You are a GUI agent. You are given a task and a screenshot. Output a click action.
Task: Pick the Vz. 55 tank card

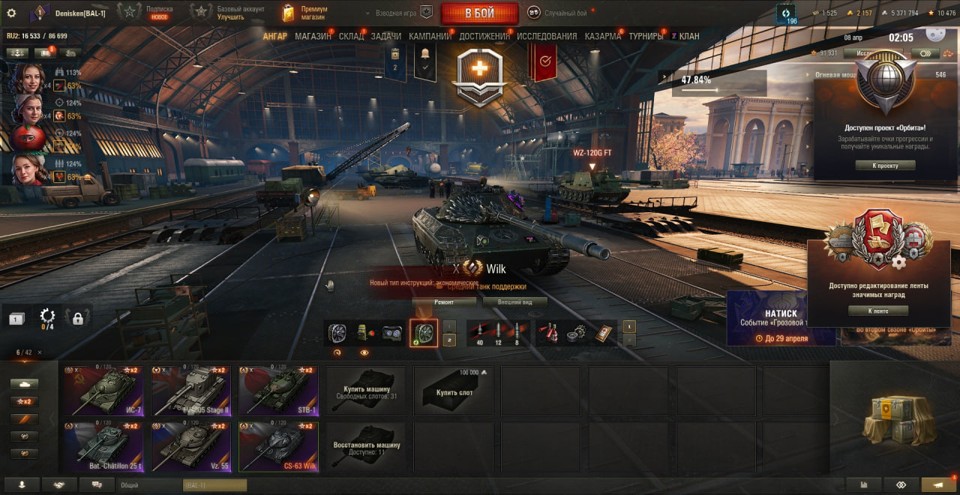(x=190, y=446)
